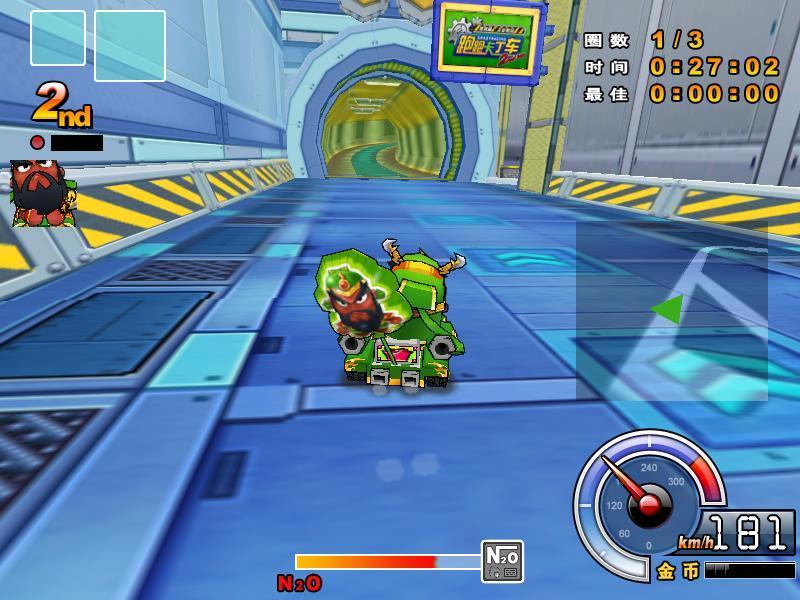Click the smaller empty item slot
The height and width of the screenshot is (600, 800).
58,38
